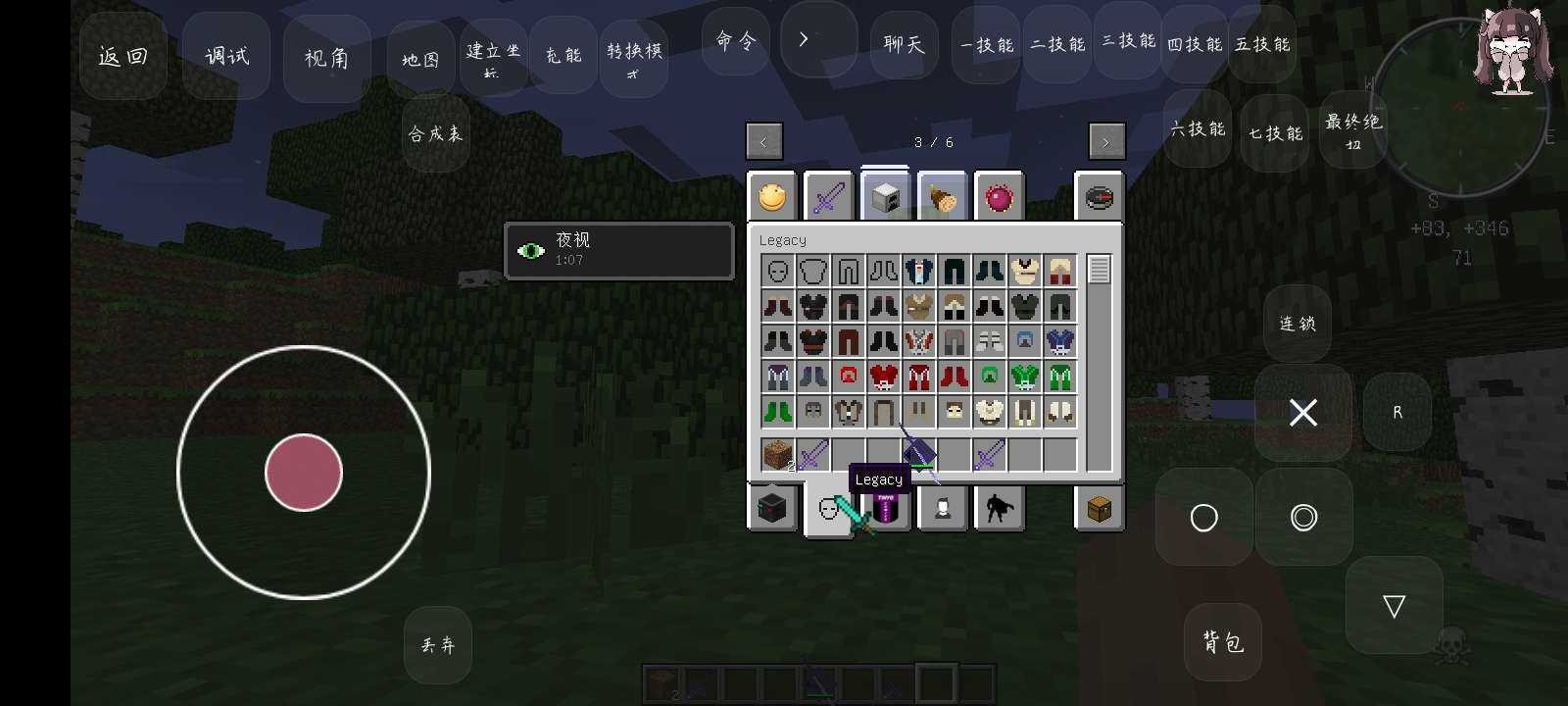This screenshot has height=706, width=1568.
Task: Switch to the villager head tab
Action: [941, 508]
